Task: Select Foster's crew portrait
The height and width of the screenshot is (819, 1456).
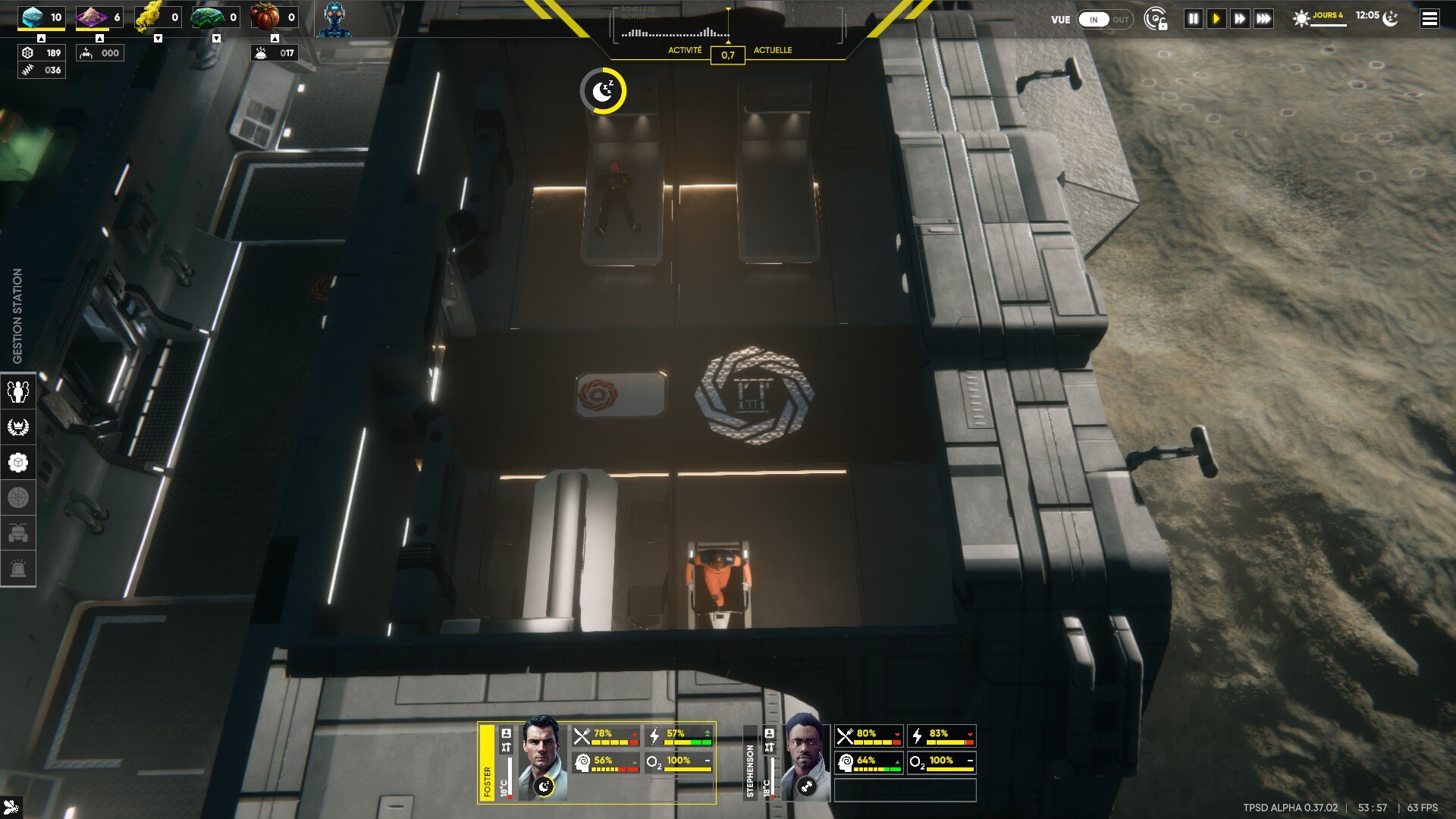Action: point(541,757)
